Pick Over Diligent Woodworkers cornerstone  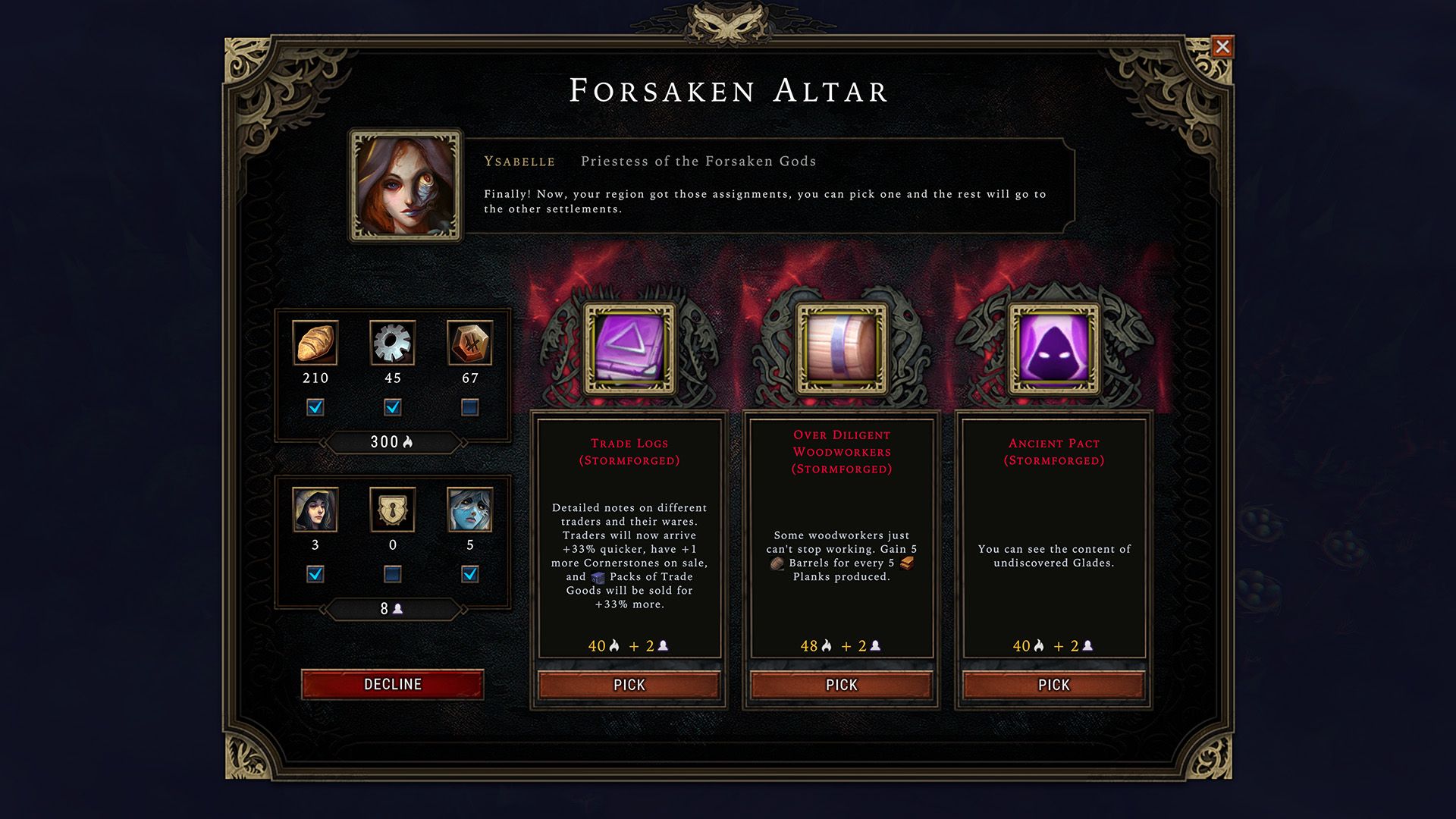click(x=841, y=685)
